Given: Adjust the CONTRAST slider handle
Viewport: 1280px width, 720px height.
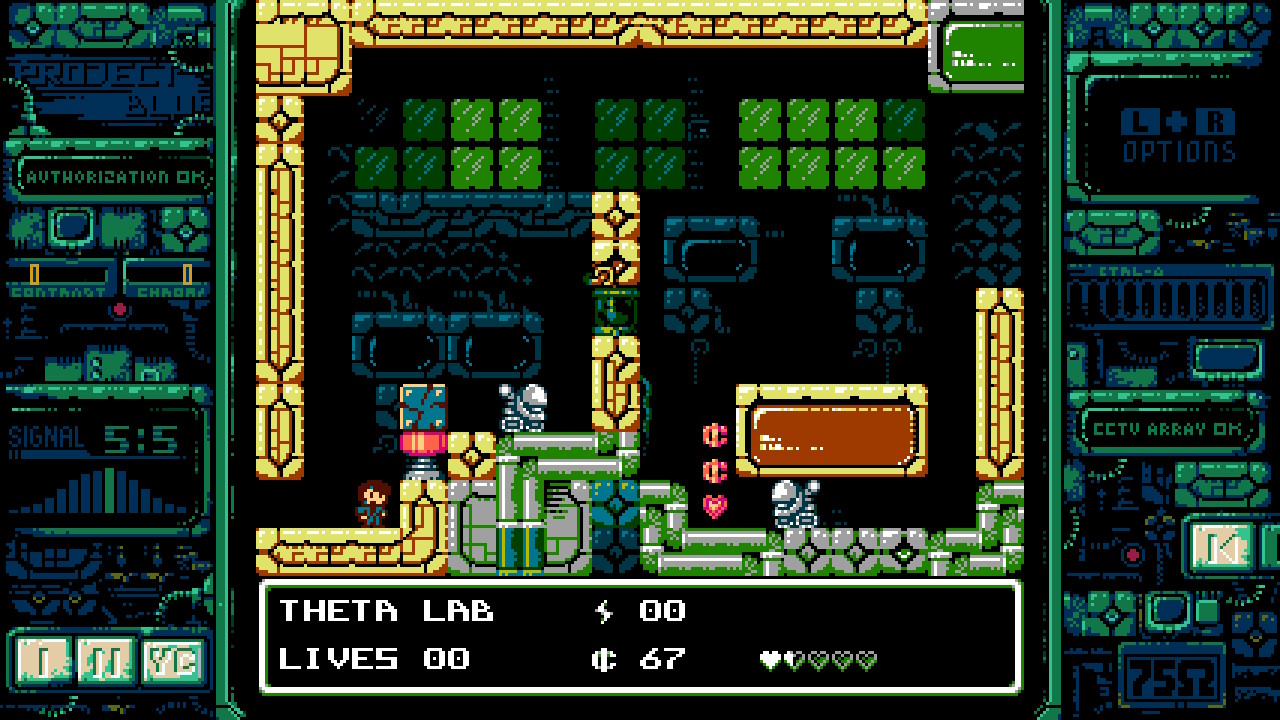Looking at the screenshot, I should [x=36, y=272].
